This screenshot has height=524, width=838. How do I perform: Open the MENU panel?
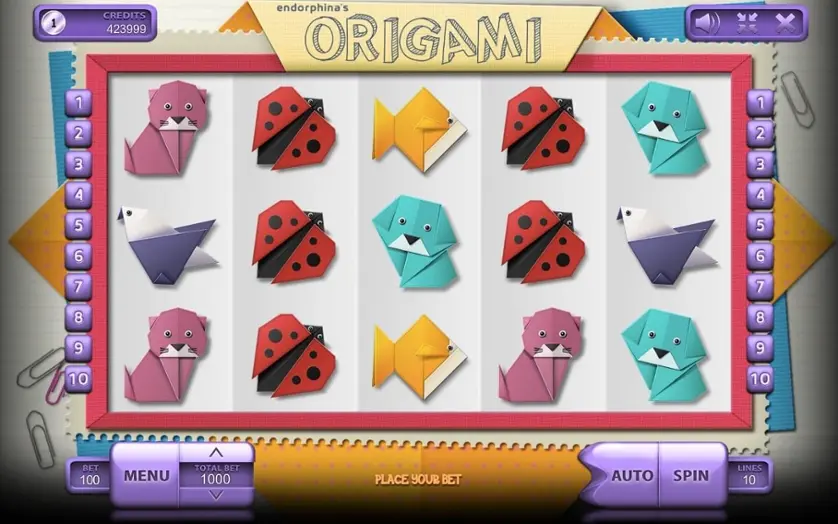[146, 476]
